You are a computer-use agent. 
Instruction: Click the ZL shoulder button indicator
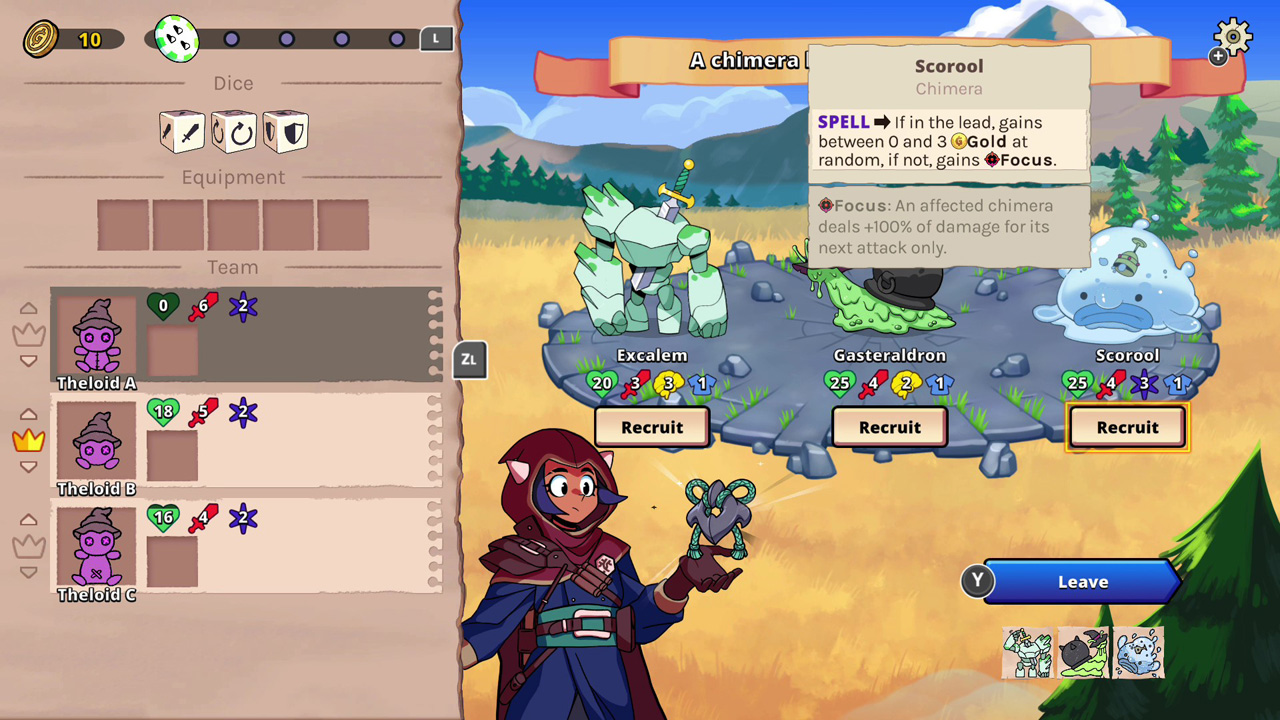pos(469,361)
